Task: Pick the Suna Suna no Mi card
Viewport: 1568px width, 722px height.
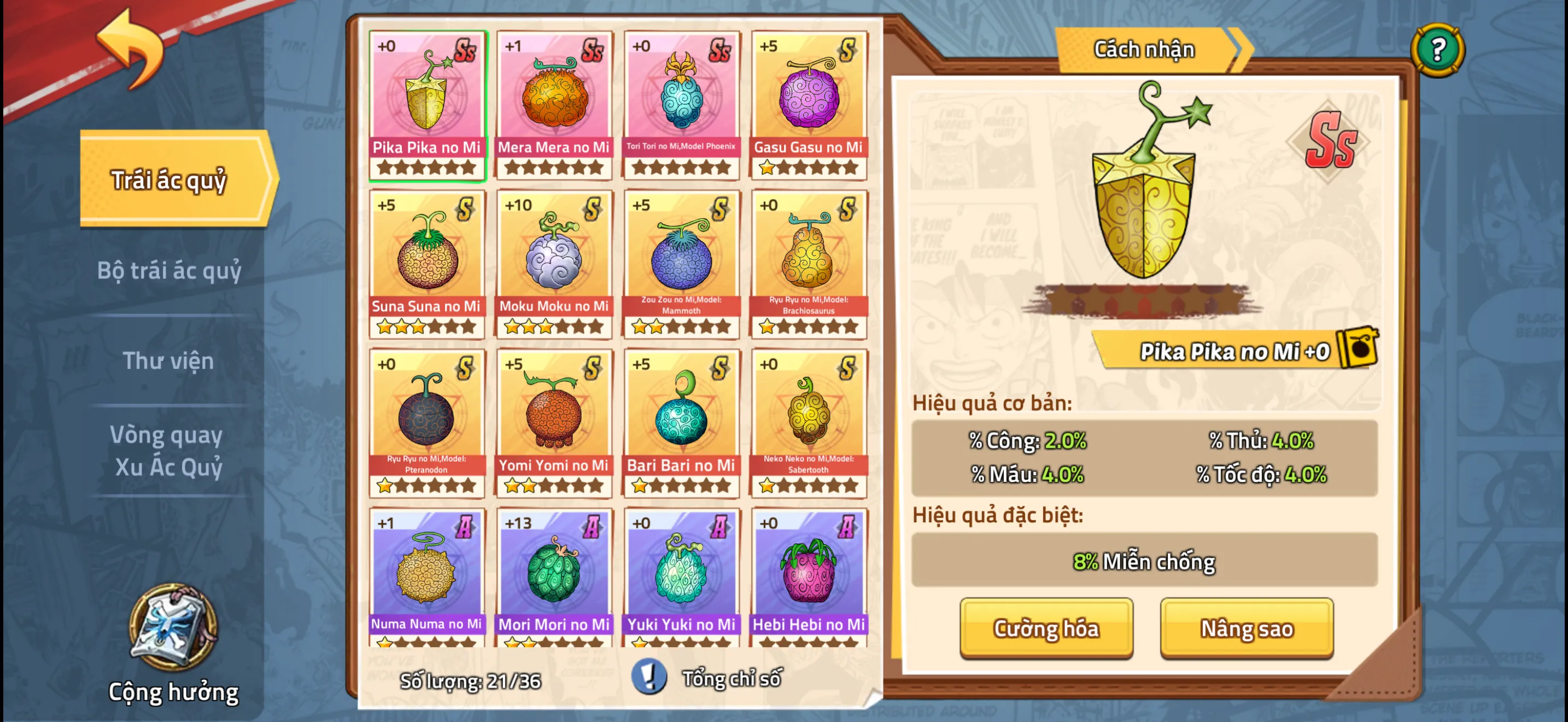Action: [x=426, y=264]
